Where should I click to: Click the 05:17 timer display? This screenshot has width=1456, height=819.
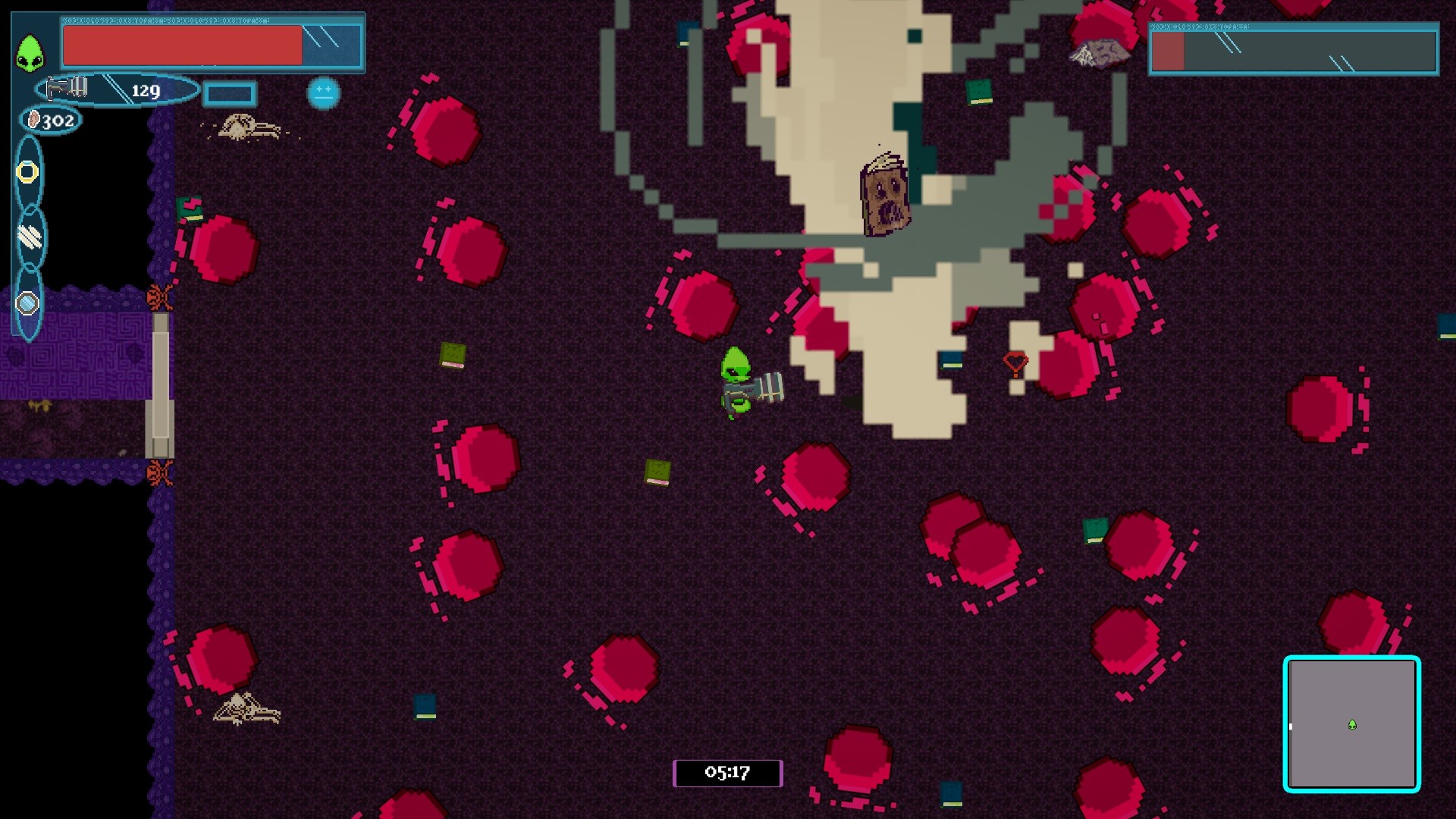(726, 773)
